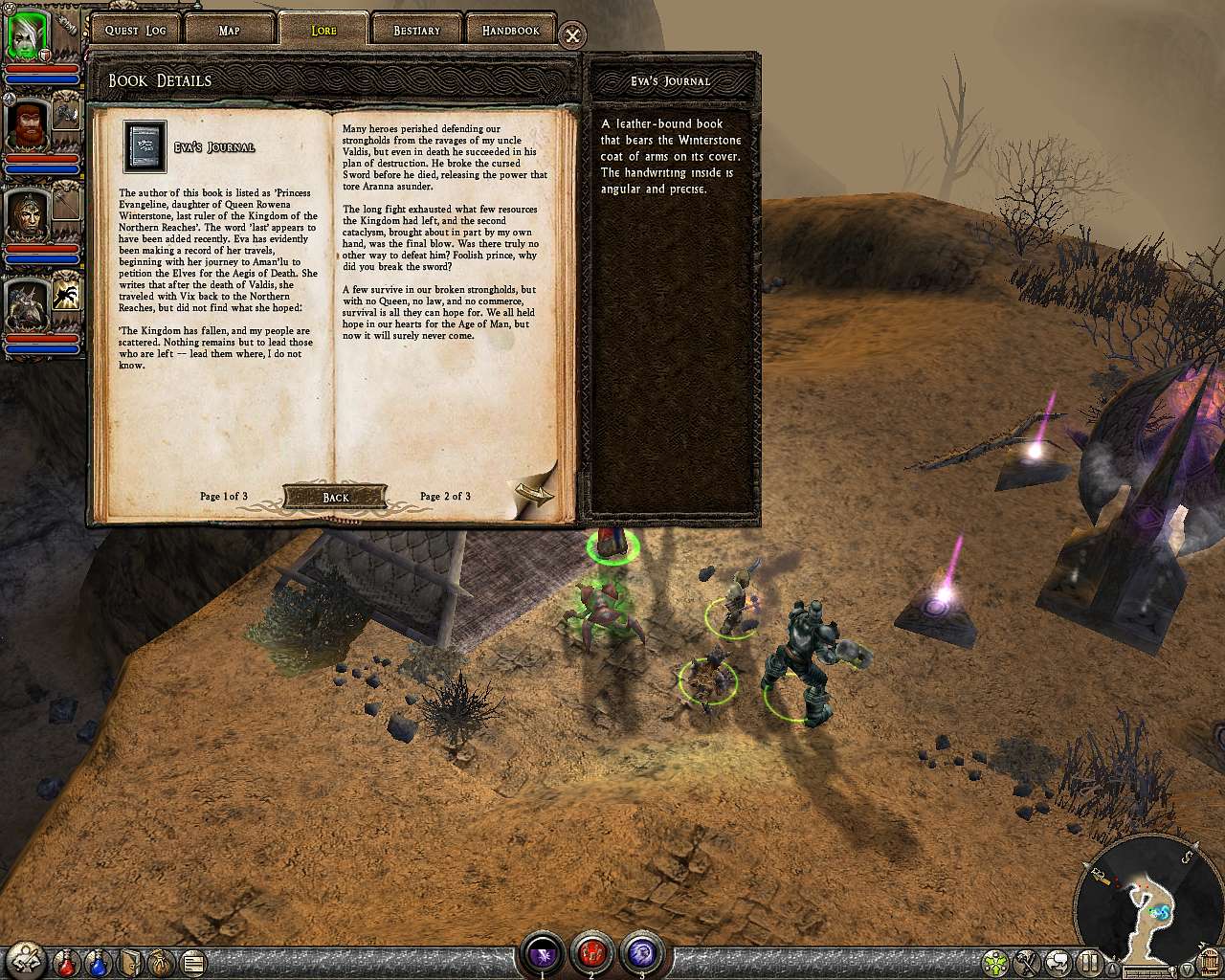The height and width of the screenshot is (980, 1225).
Task: Select the helmeted warrior party portrait
Action: click(26, 215)
